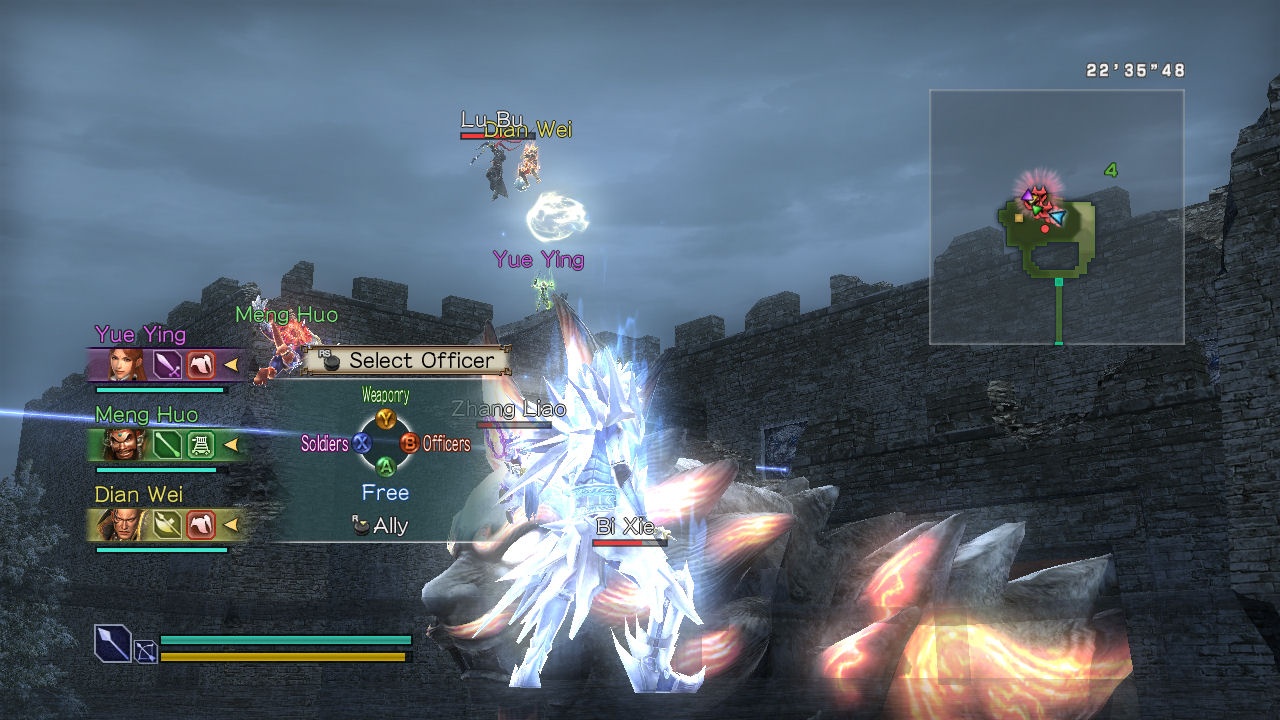
Task: Click Dian Wei's axe weapon icon
Action: [x=167, y=524]
